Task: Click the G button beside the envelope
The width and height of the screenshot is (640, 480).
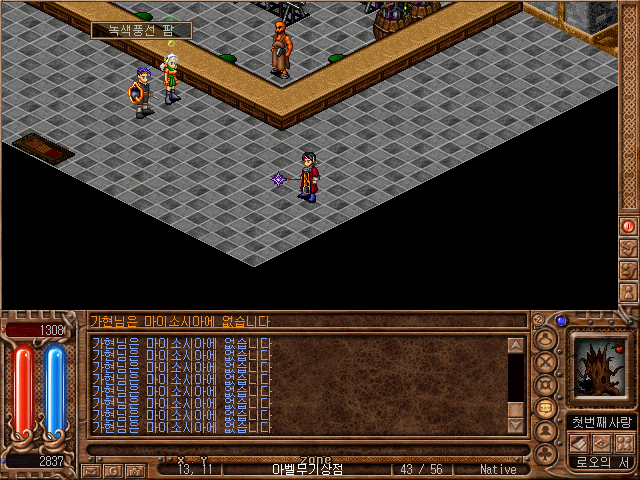Action: 113,469
